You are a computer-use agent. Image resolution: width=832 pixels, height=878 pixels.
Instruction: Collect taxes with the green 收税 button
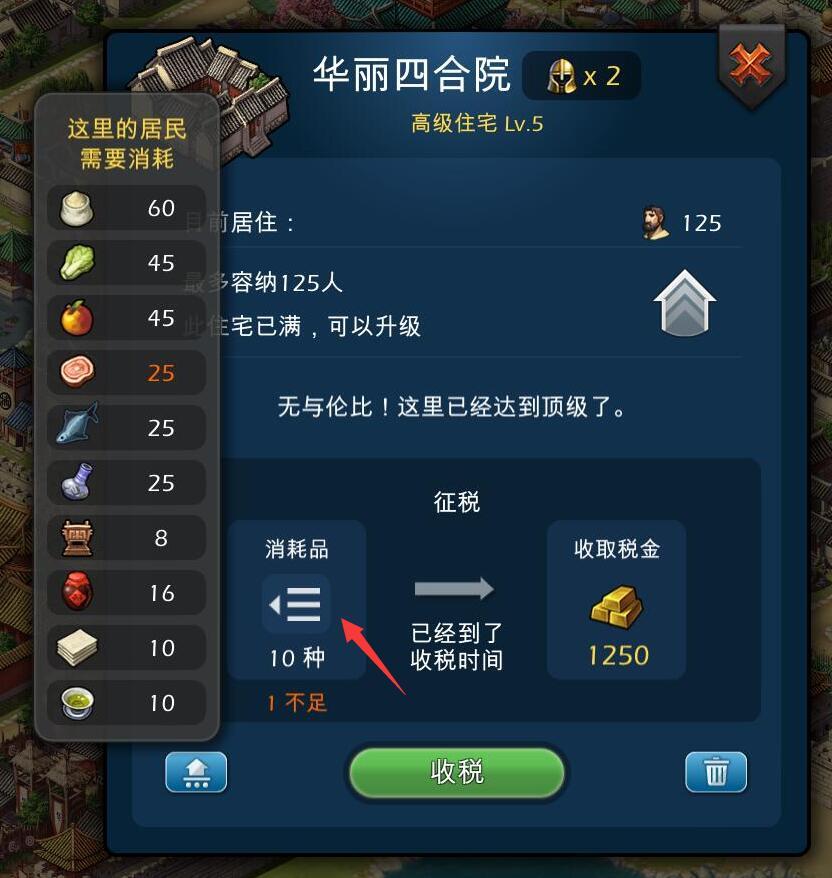[x=457, y=772]
